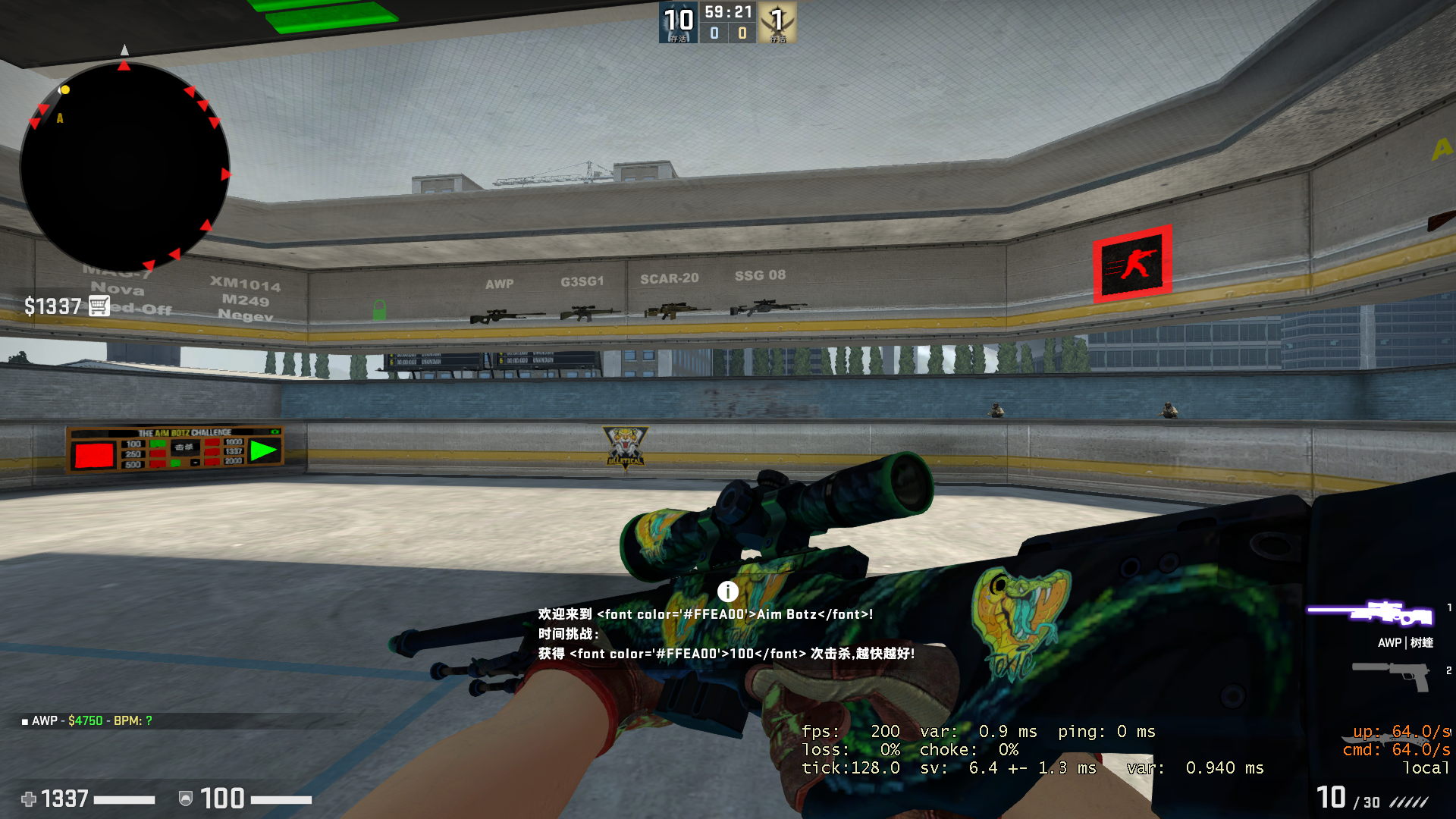This screenshot has width=1456, height=819.
Task: Click the info circle above the welcome message
Action: click(728, 591)
